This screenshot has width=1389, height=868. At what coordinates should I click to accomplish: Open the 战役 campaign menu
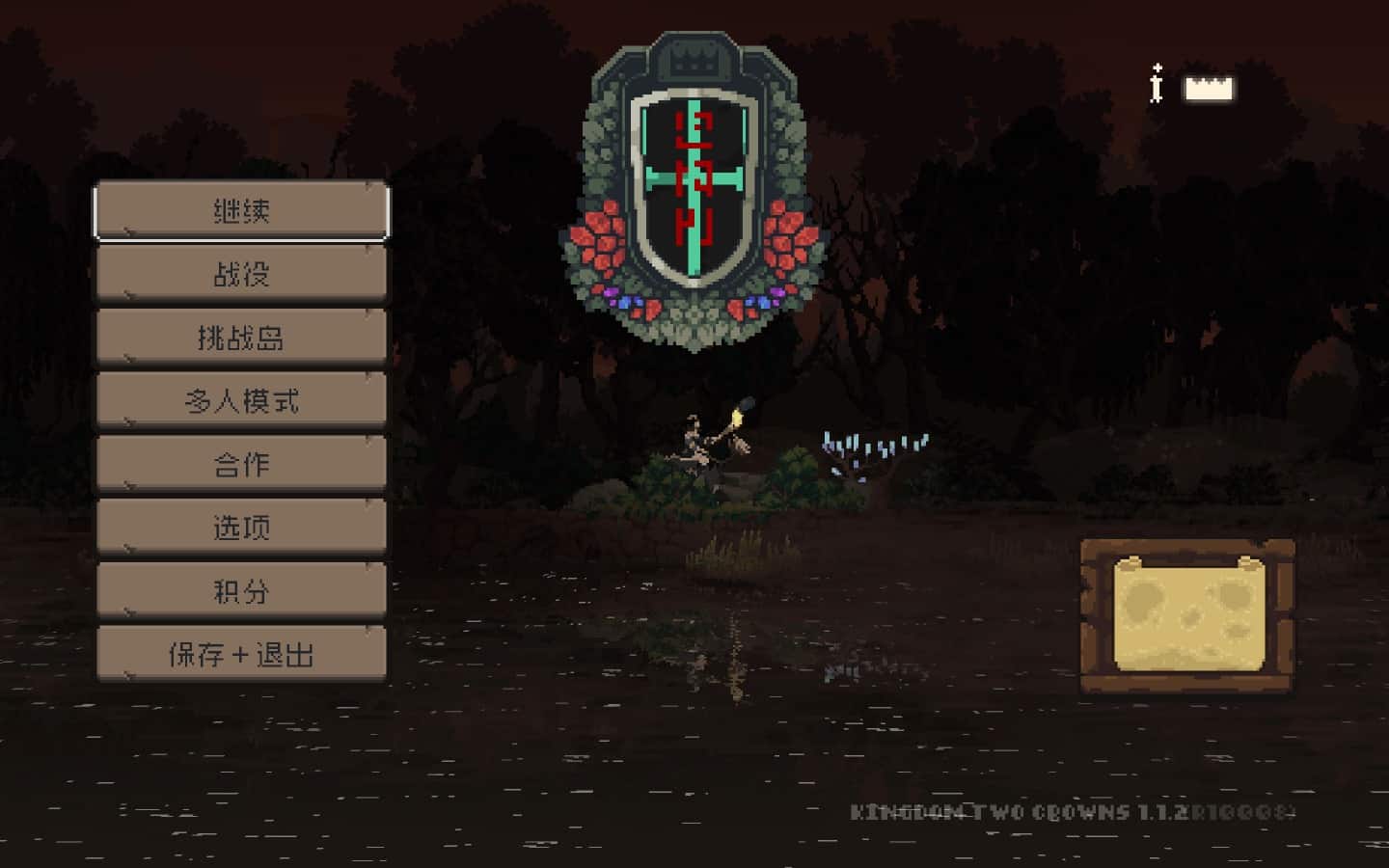click(241, 275)
